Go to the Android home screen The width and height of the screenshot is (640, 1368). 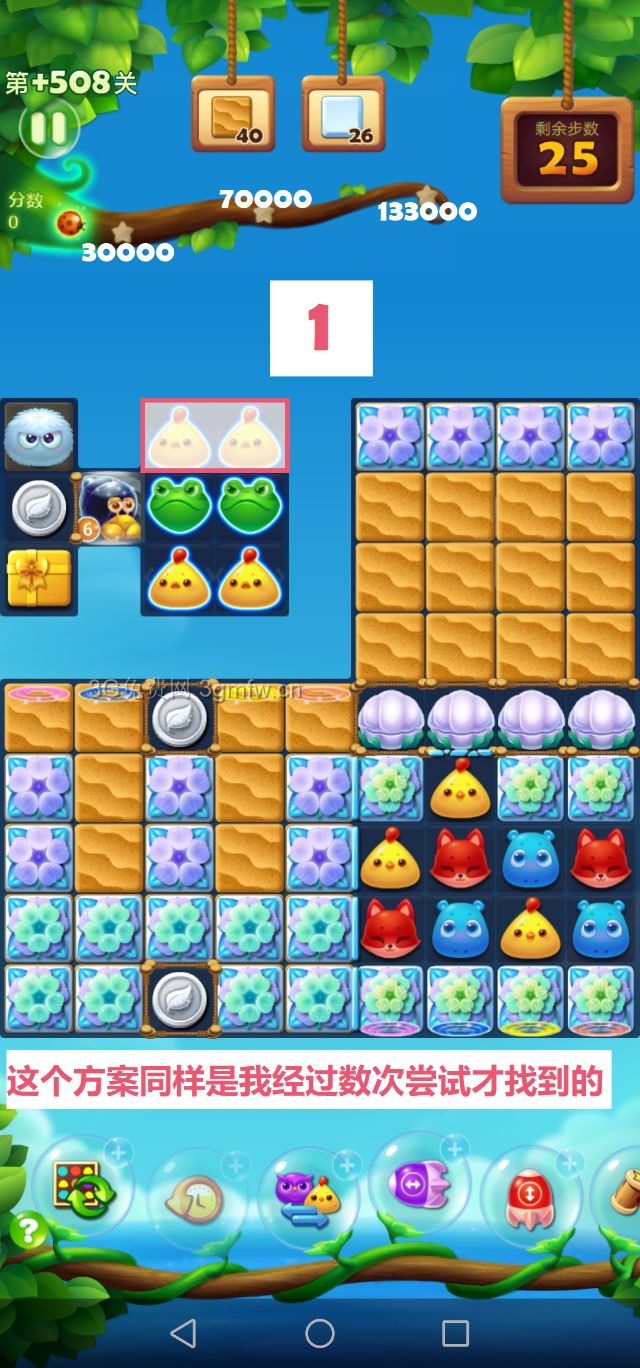(320, 1332)
